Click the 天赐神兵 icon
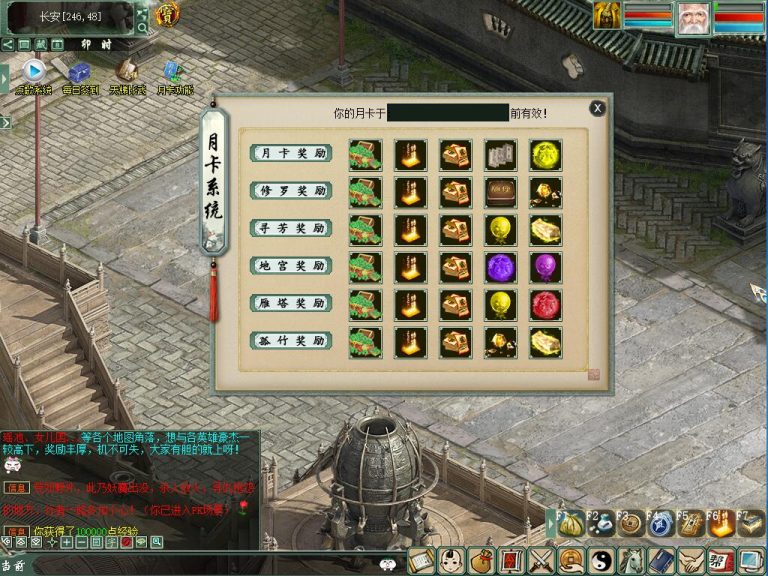Image resolution: width=768 pixels, height=576 pixels. (126, 72)
